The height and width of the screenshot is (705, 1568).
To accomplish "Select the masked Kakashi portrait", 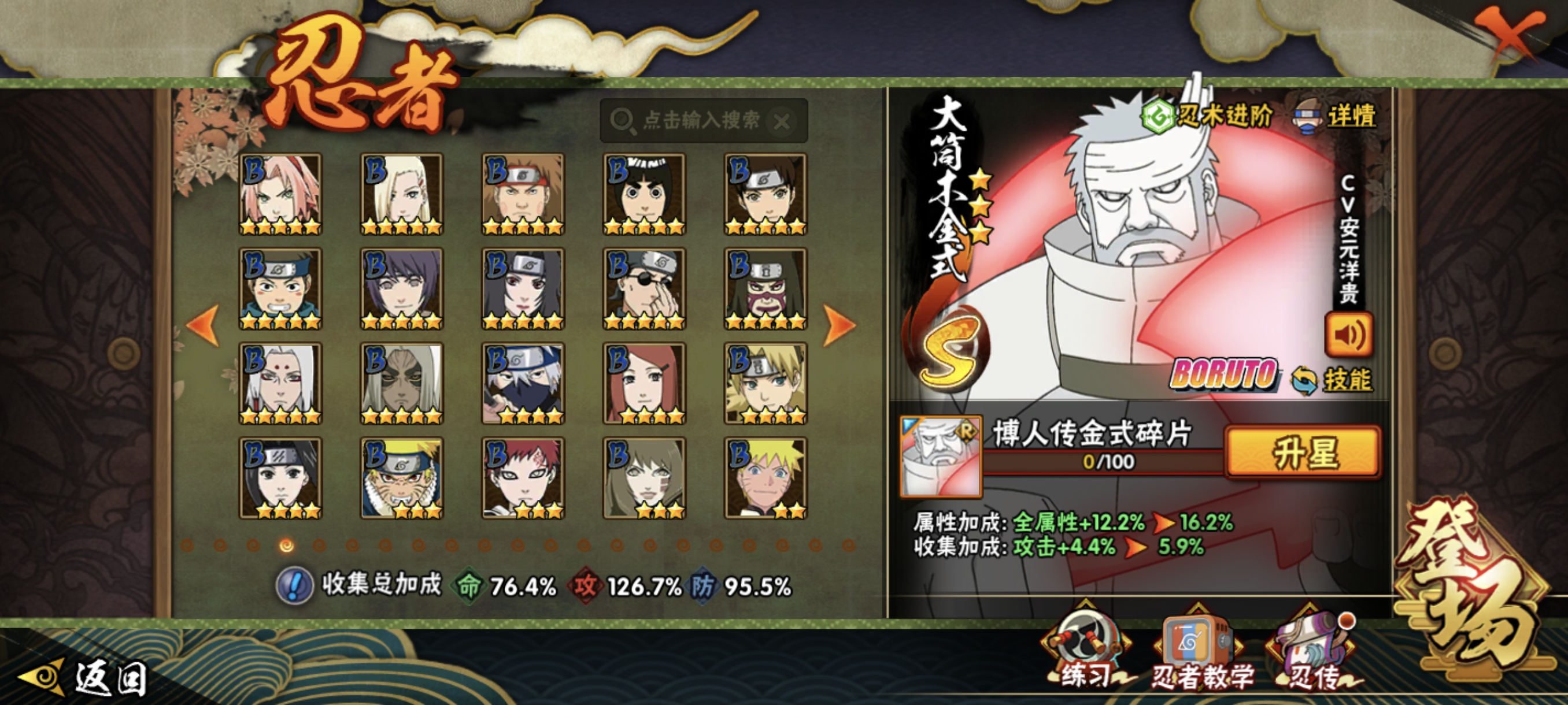I will tap(523, 383).
